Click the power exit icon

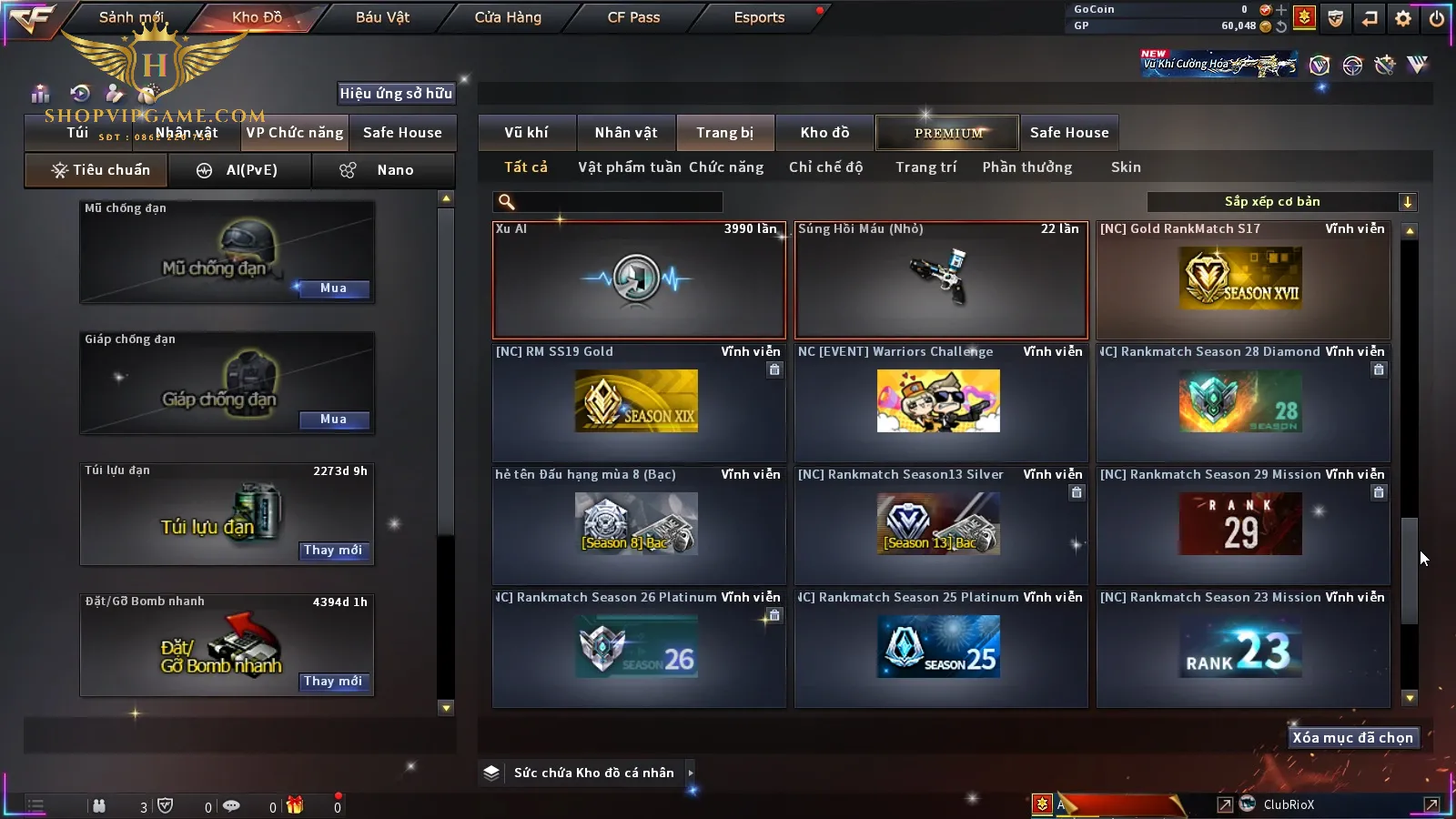click(1437, 18)
